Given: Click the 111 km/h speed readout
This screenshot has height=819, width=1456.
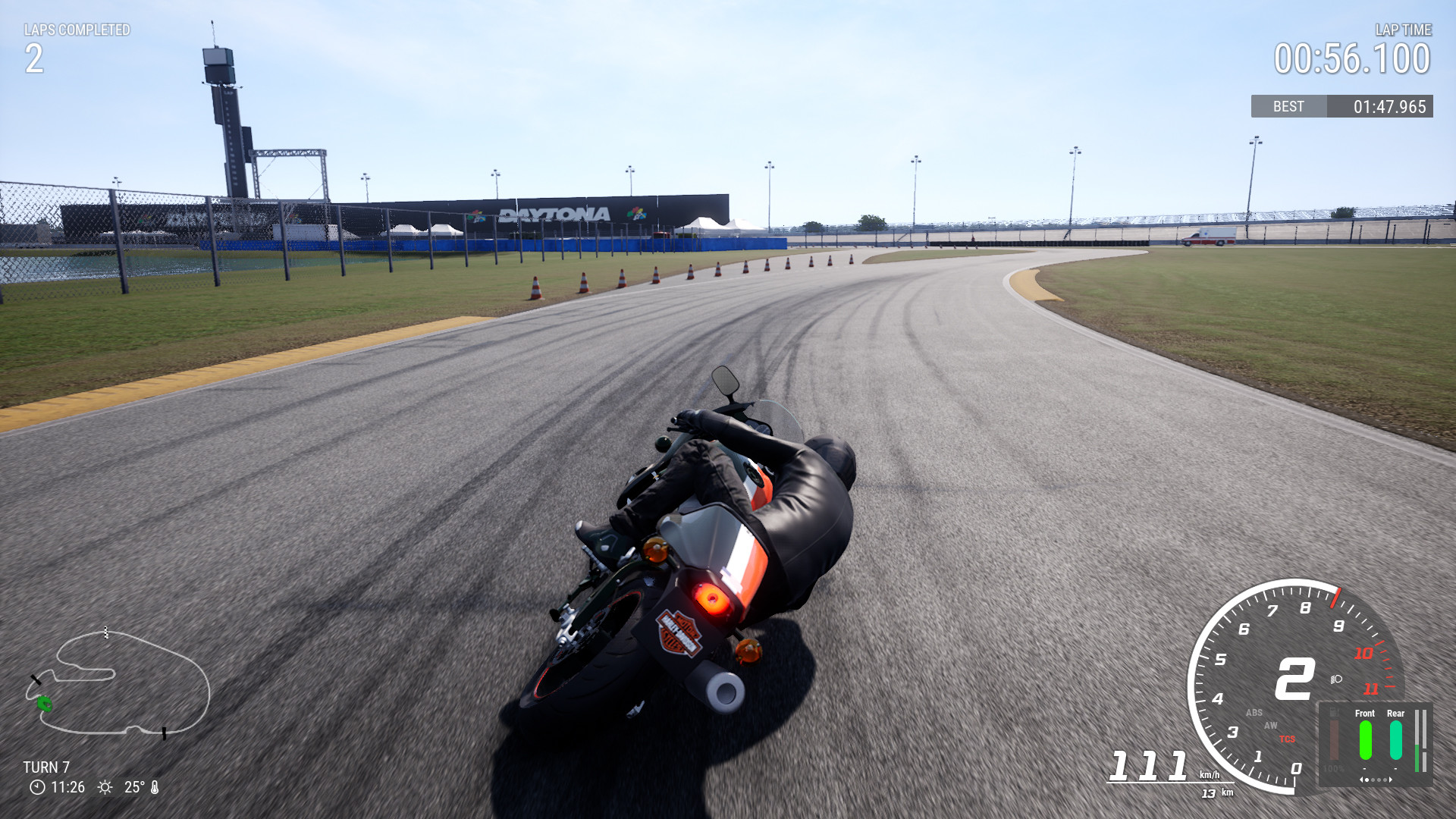Looking at the screenshot, I should click(1147, 767).
